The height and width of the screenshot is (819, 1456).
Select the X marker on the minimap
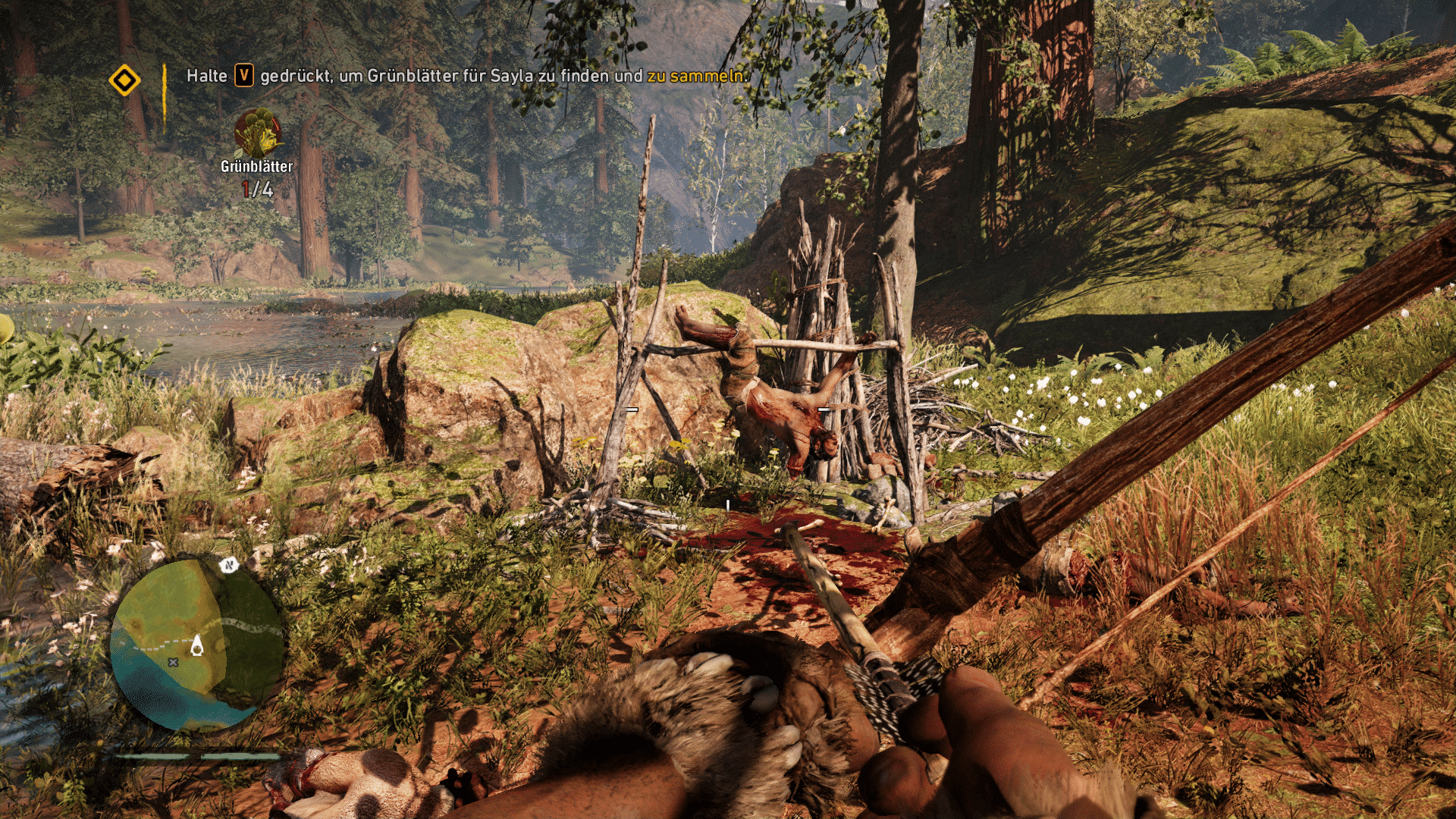pos(173,662)
